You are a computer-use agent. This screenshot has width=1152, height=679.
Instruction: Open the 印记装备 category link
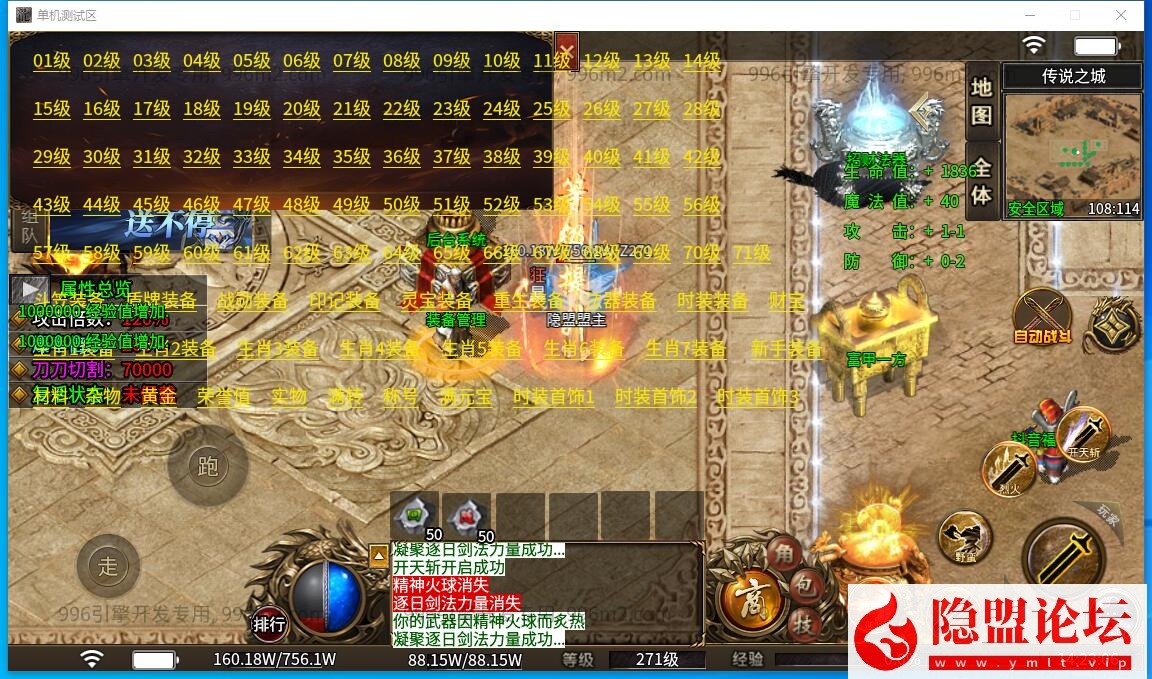[344, 301]
